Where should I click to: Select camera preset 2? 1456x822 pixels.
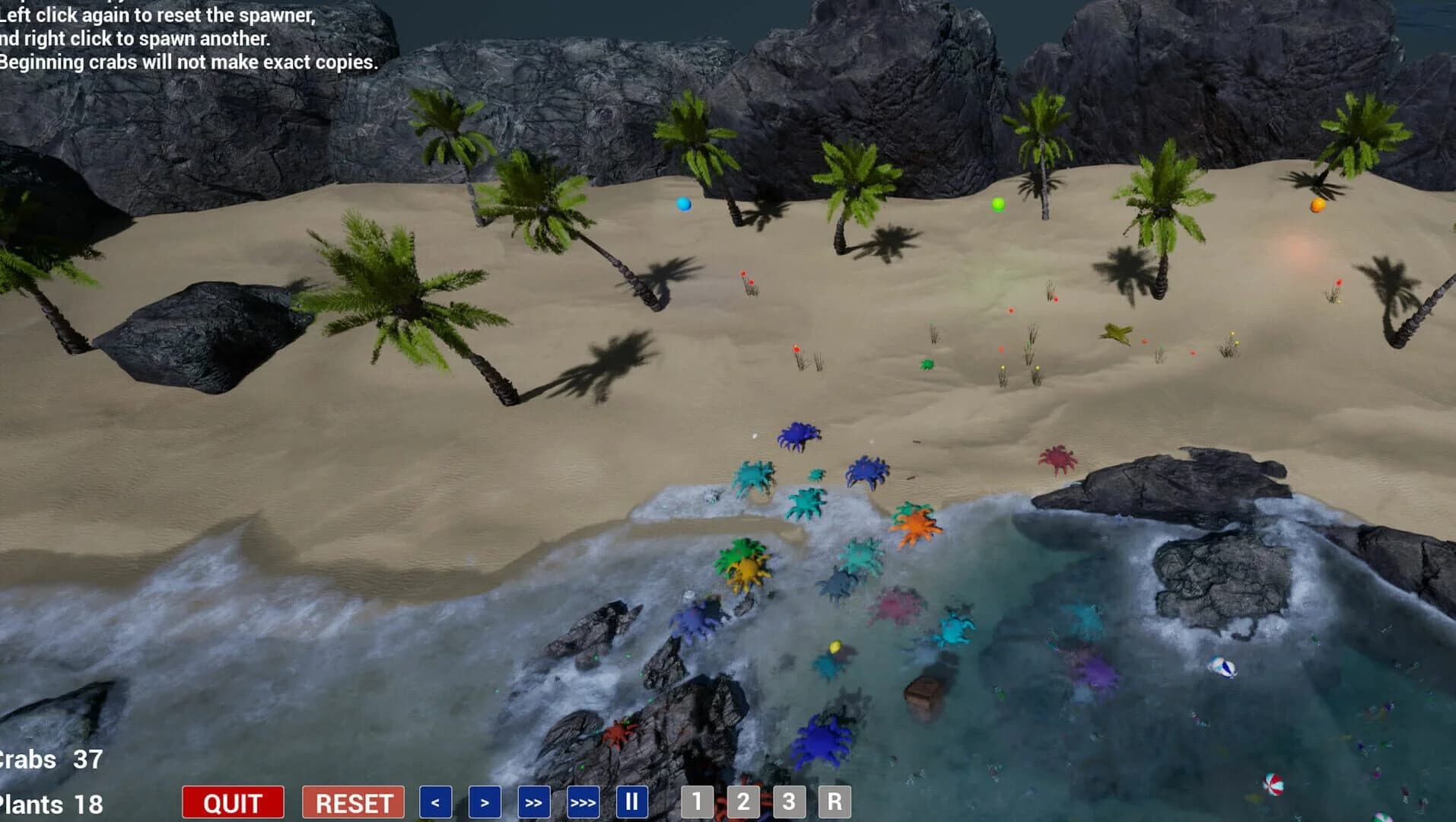coord(743,801)
